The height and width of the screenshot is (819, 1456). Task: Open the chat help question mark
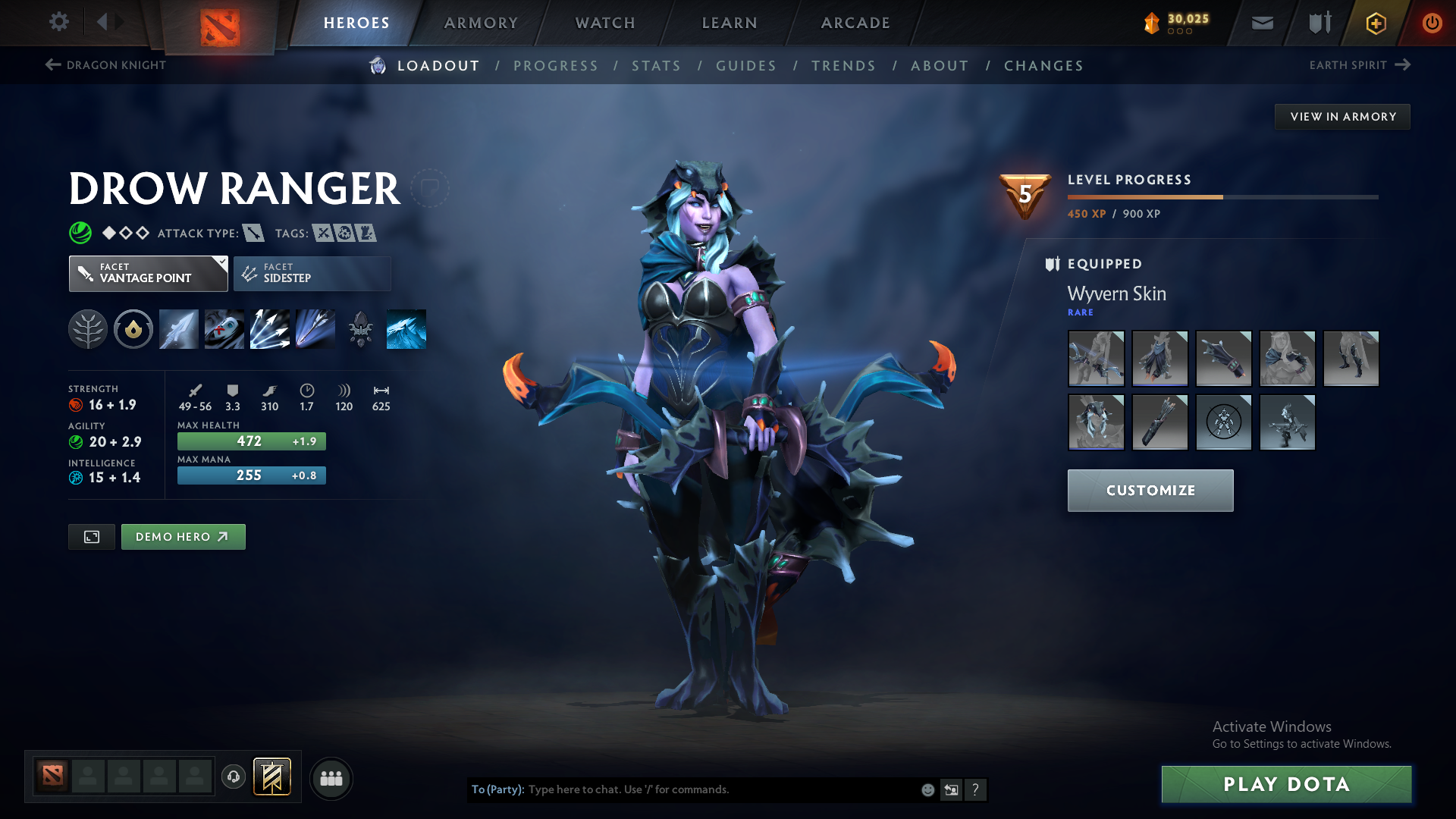pyautogui.click(x=976, y=789)
